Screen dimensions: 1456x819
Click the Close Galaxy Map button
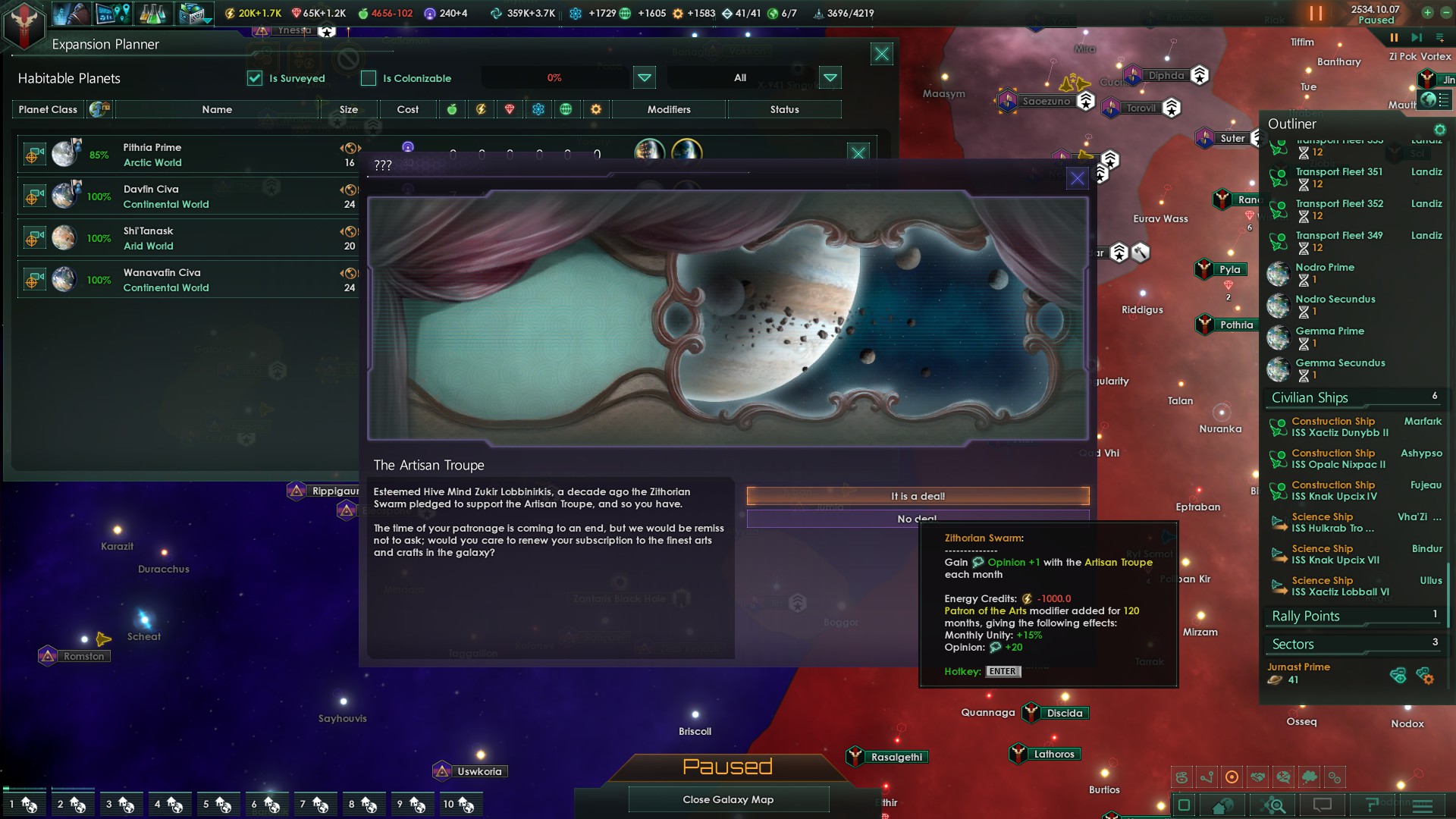[728, 799]
